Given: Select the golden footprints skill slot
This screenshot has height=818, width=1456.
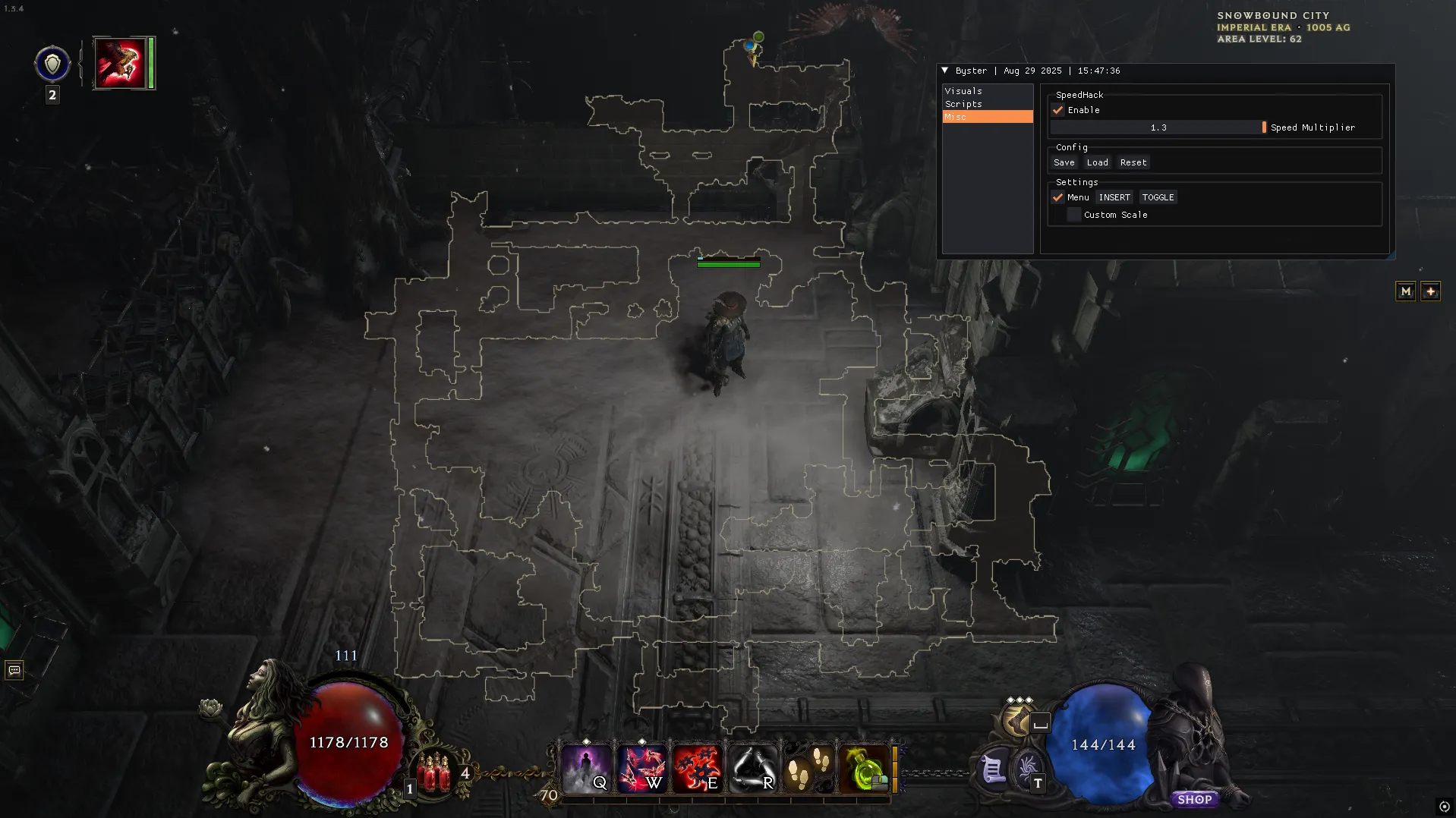Looking at the screenshot, I should [x=808, y=769].
